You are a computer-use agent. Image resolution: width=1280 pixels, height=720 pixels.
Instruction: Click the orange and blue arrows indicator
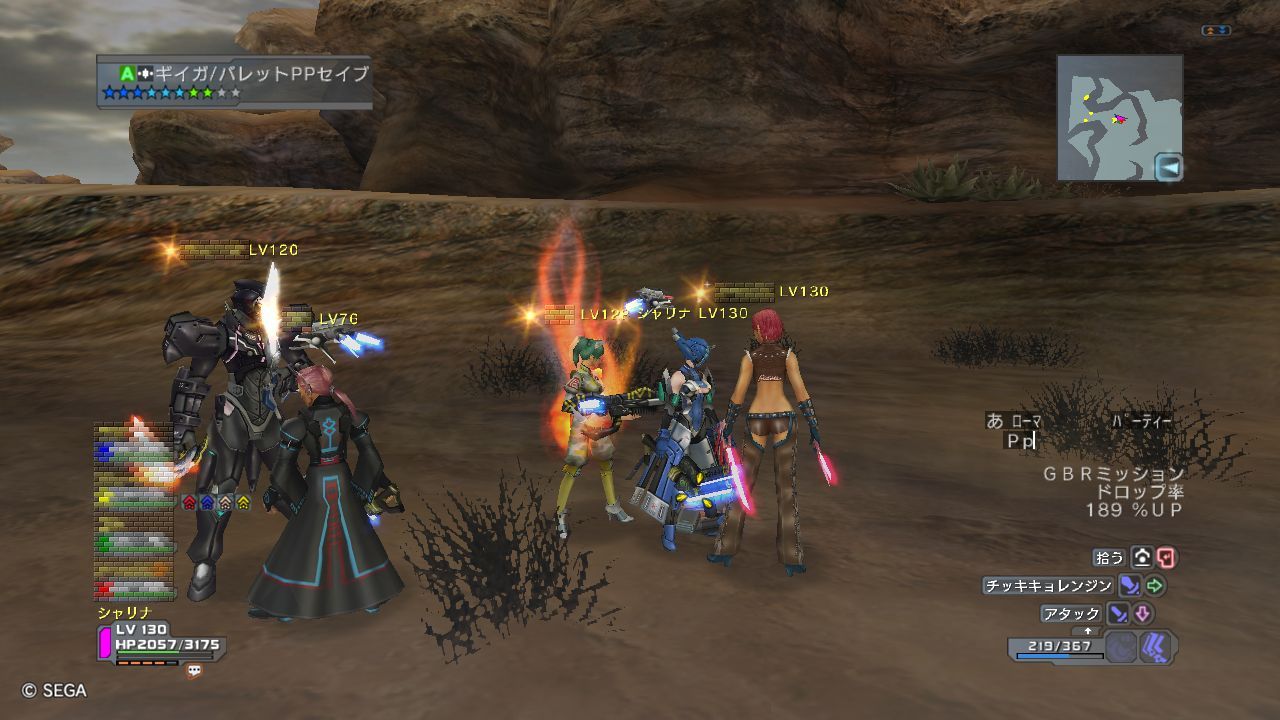click(x=1216, y=31)
